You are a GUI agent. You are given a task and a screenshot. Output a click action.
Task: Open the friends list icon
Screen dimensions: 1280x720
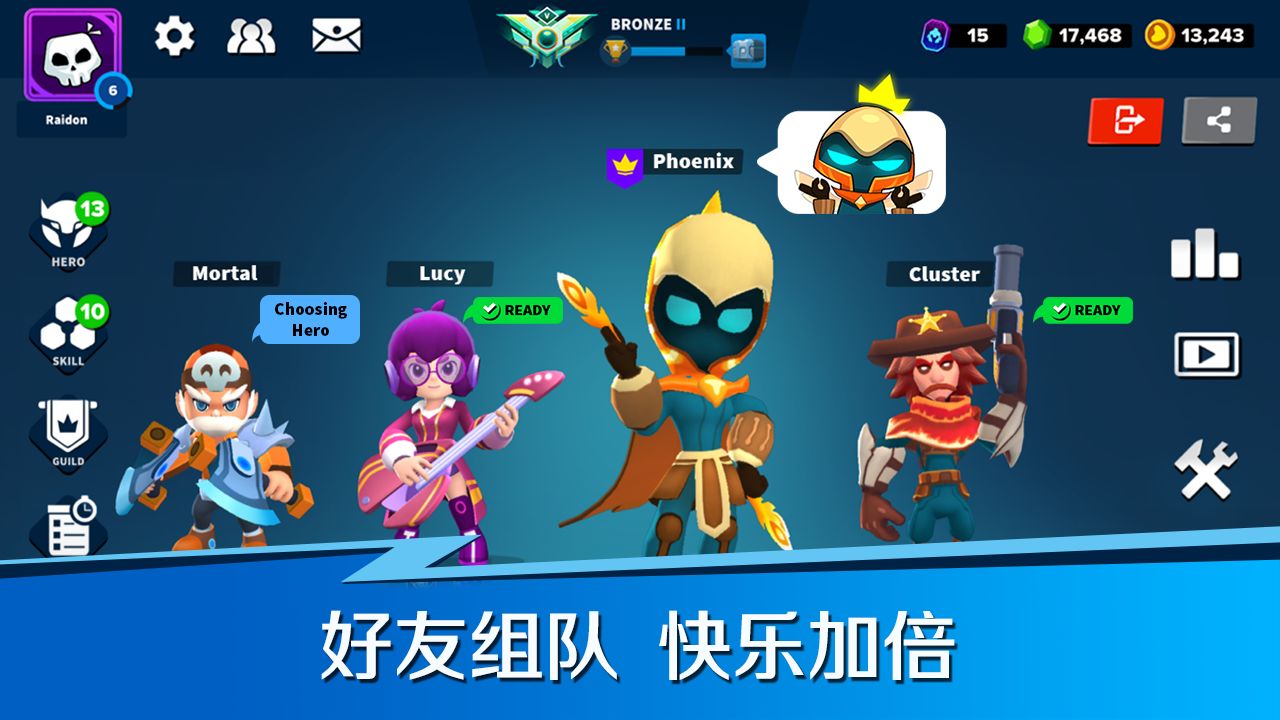[x=255, y=35]
